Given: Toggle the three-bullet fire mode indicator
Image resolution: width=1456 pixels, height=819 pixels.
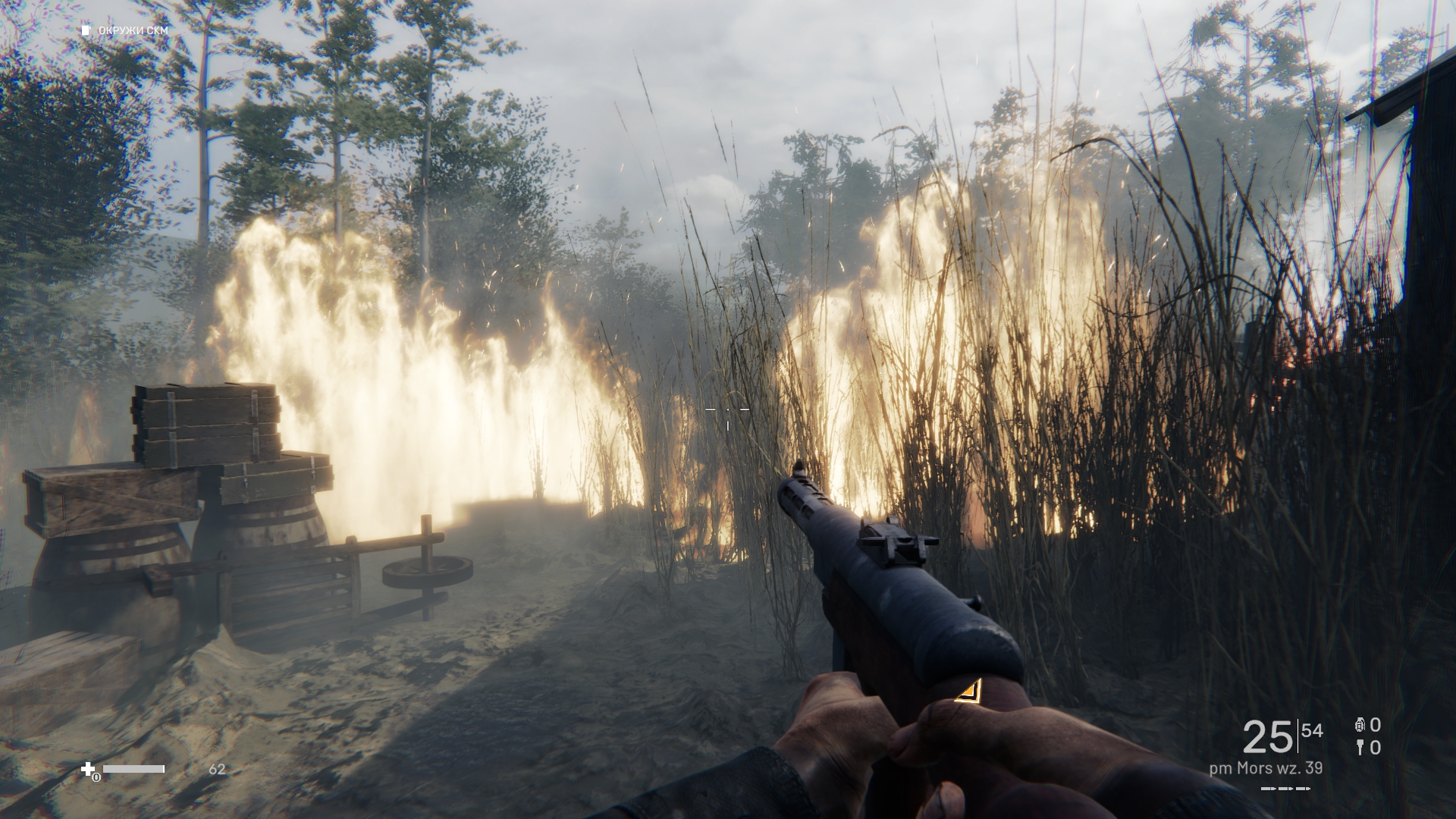Looking at the screenshot, I should (x=1285, y=789).
